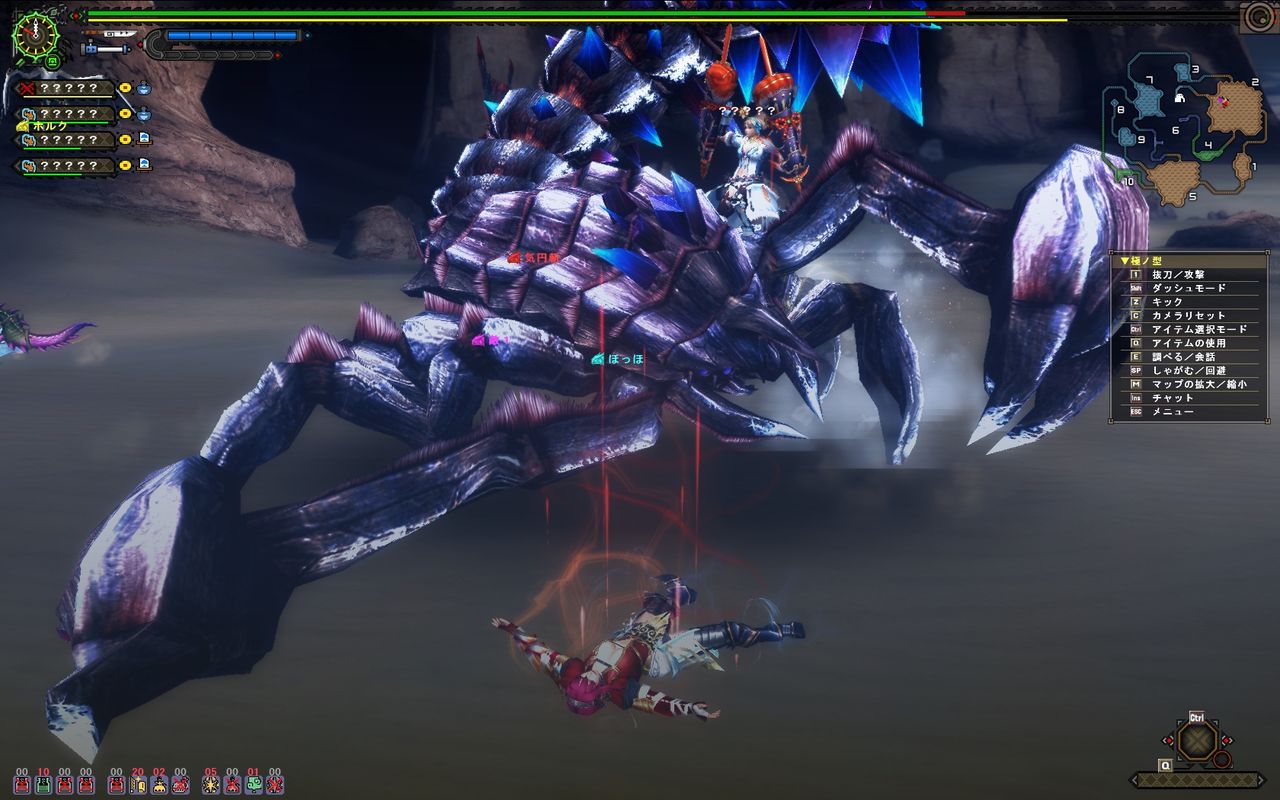
Task: Select the green herb item showing 01
Action: [x=255, y=786]
